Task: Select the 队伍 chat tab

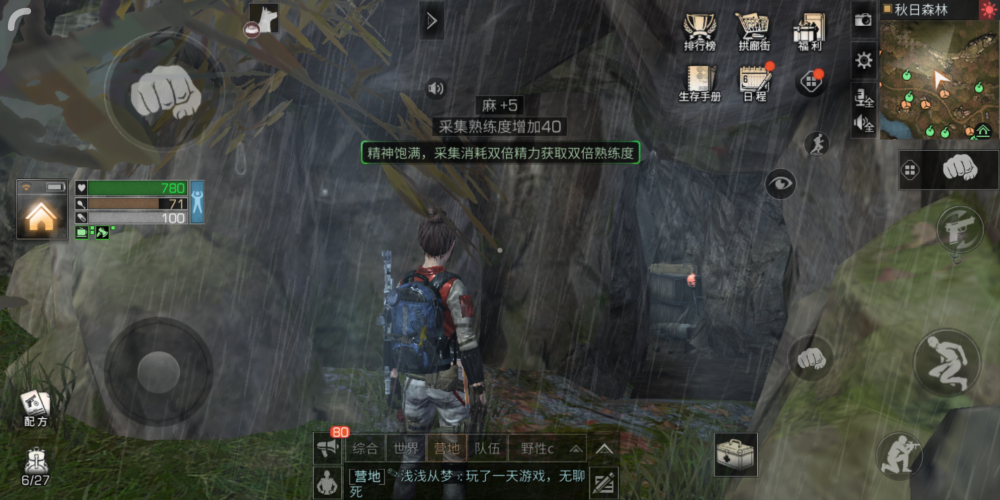Action: 487,448
